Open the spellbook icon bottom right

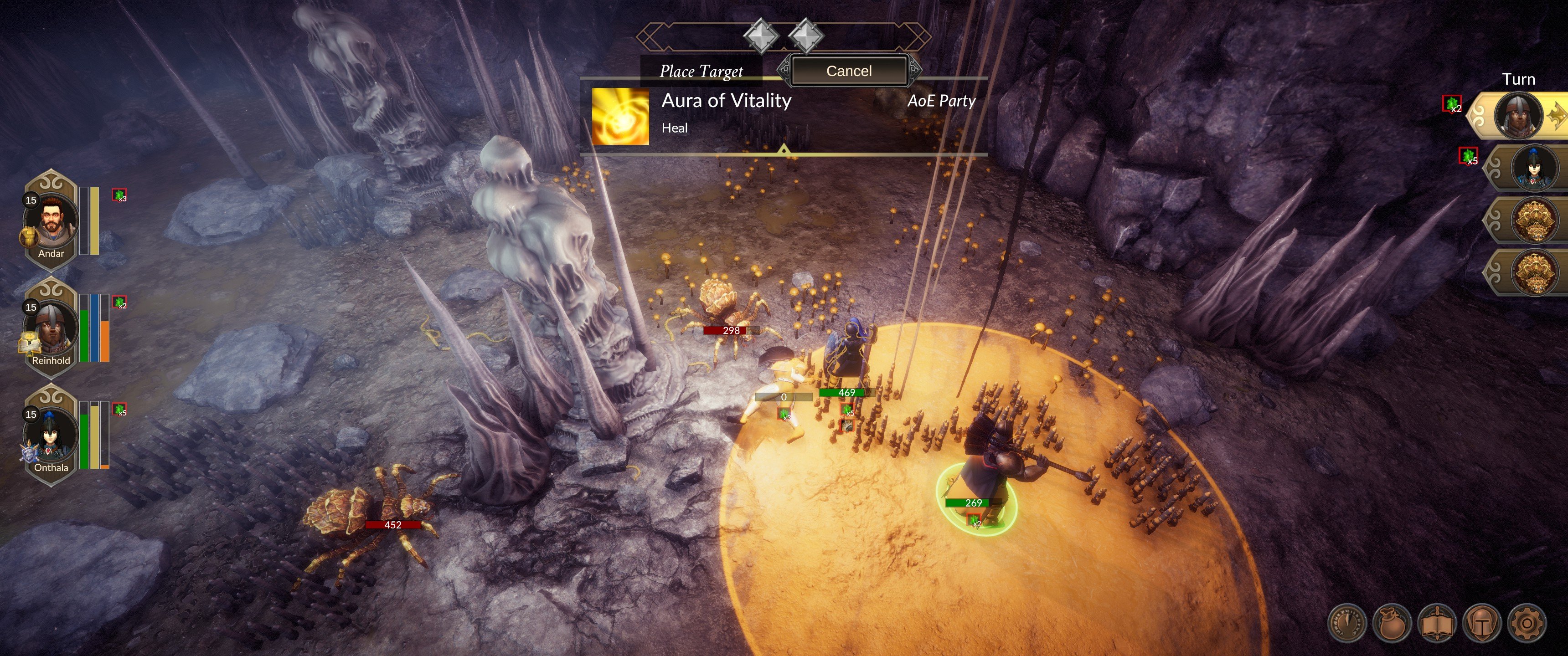click(x=1438, y=624)
